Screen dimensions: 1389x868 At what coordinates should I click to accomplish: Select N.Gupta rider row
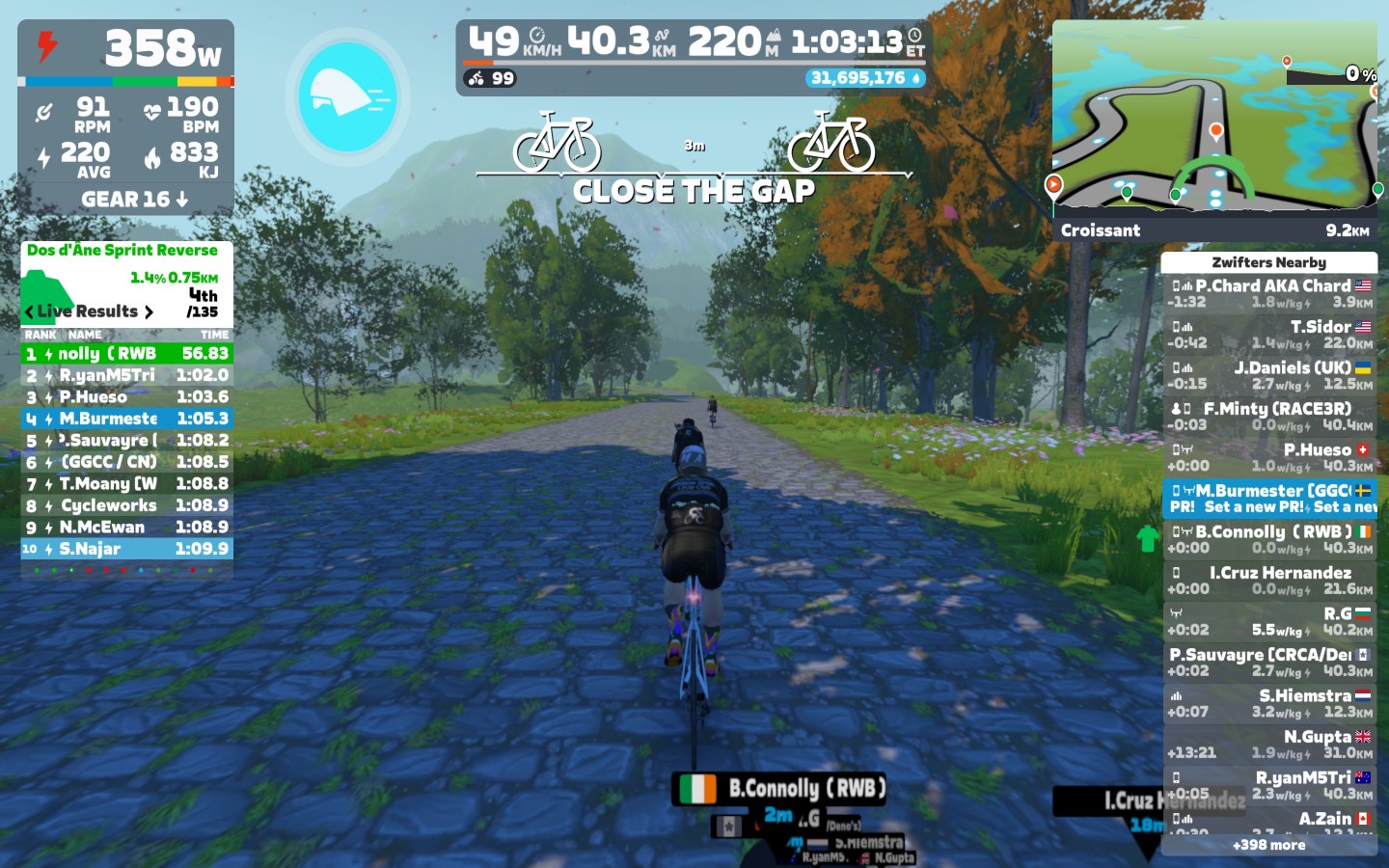1269,744
